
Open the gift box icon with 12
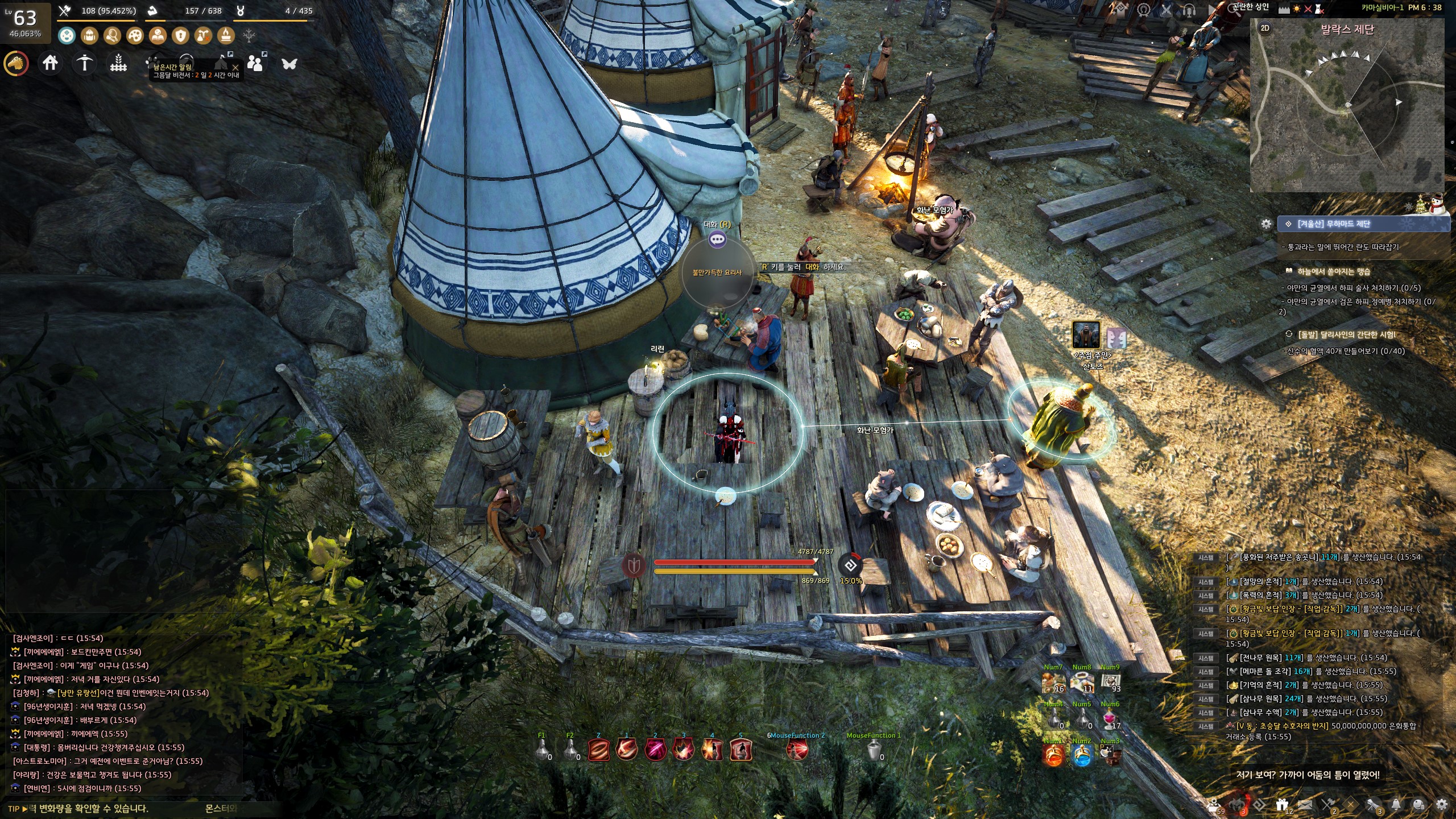click(x=1282, y=805)
